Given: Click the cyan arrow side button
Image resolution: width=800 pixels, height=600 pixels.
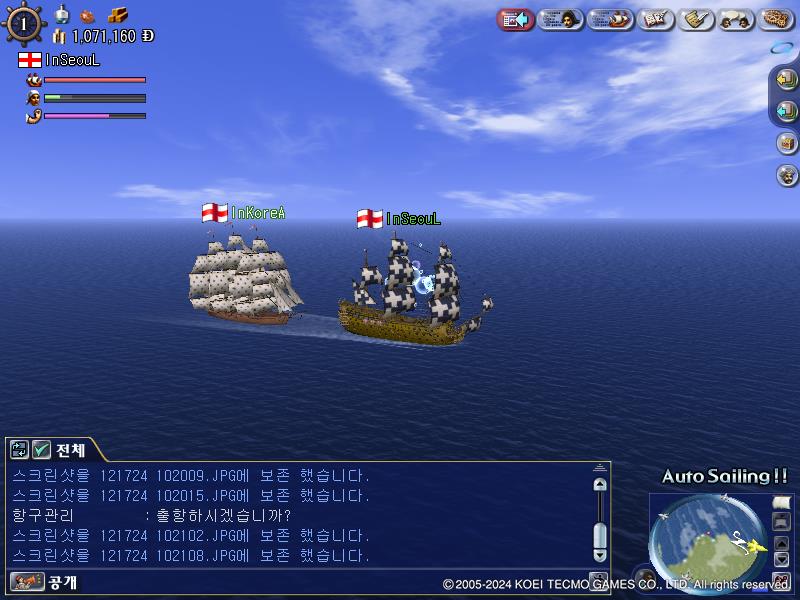Looking at the screenshot, I should pos(786,110).
